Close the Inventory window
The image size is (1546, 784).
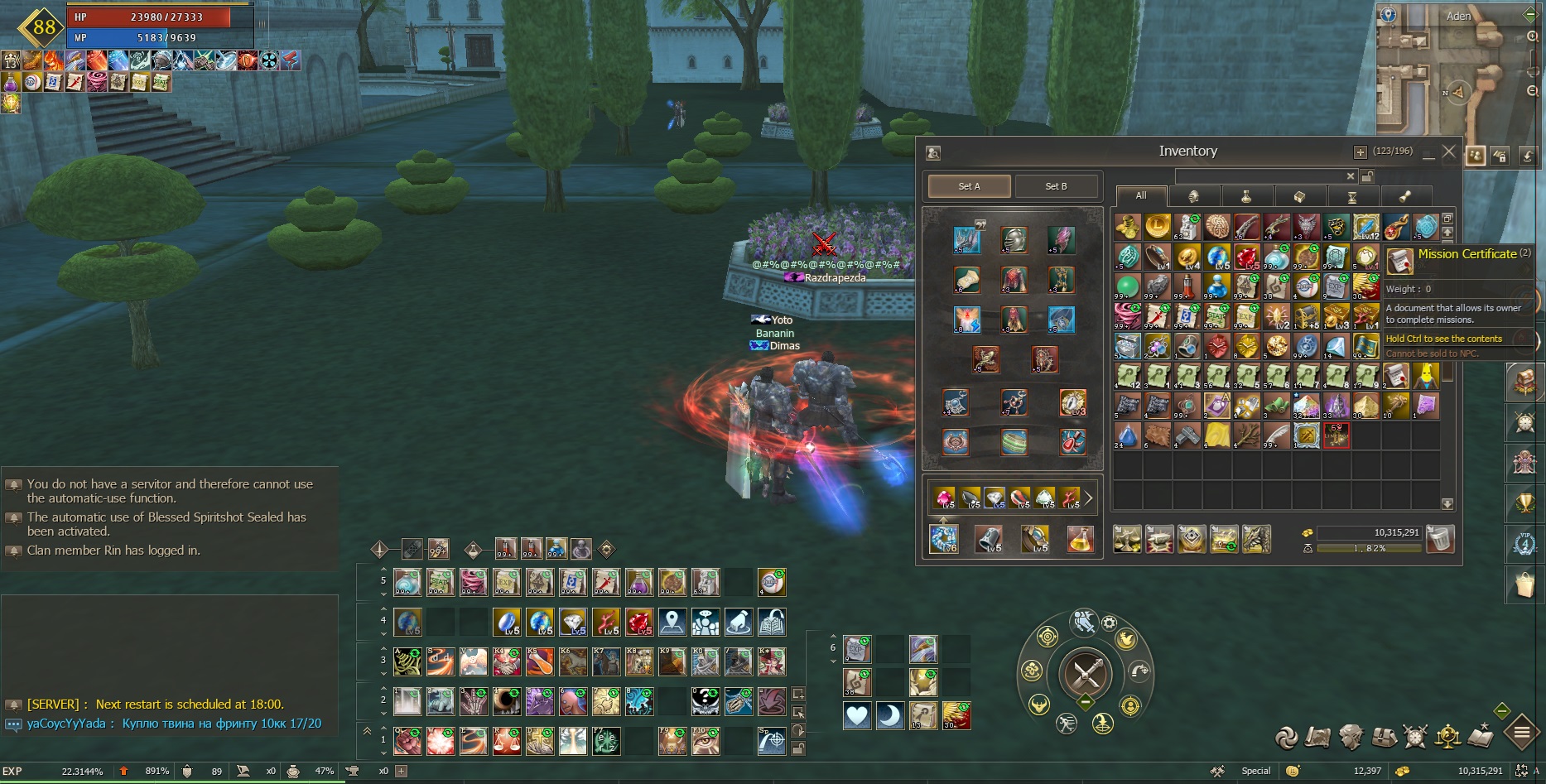pyautogui.click(x=1448, y=152)
